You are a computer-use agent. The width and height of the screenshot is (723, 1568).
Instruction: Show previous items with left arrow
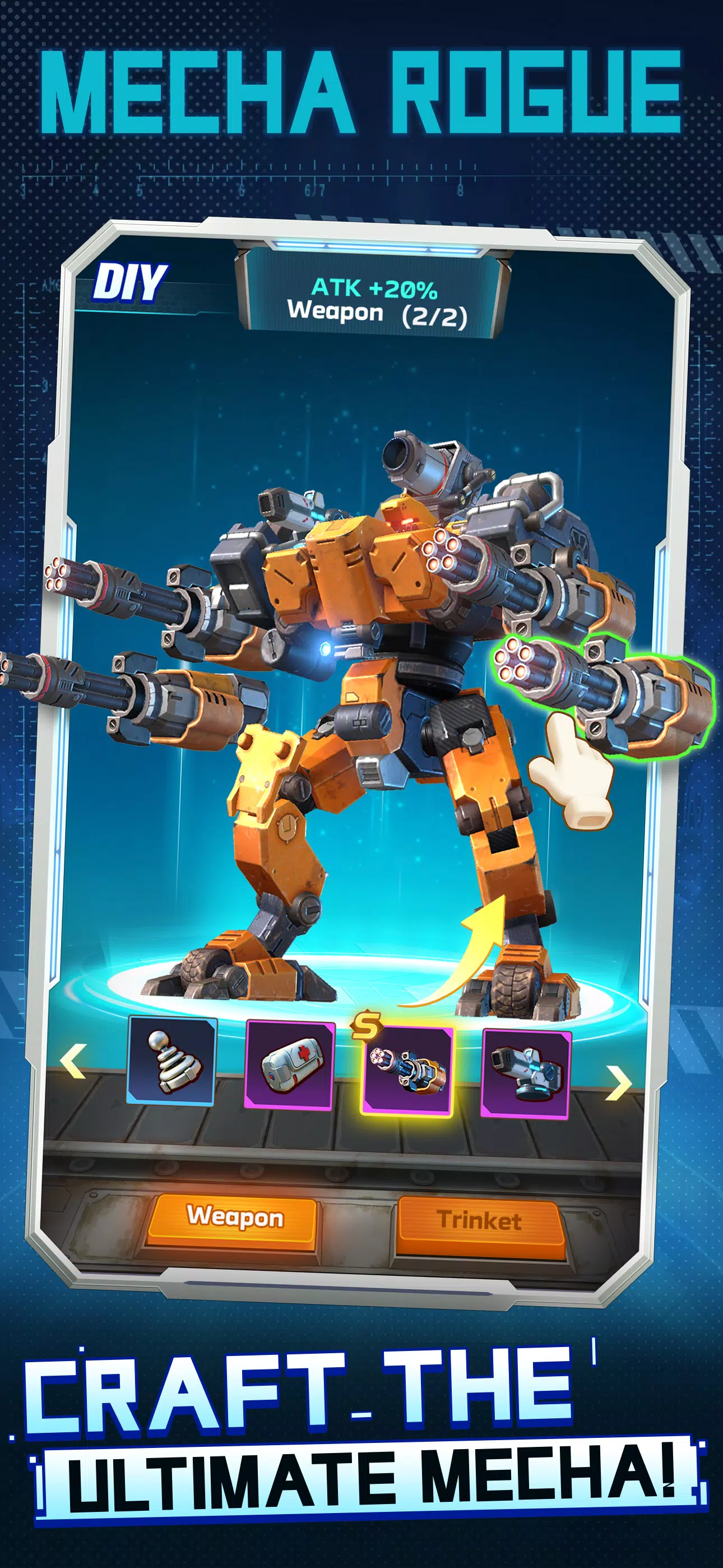[x=73, y=1060]
